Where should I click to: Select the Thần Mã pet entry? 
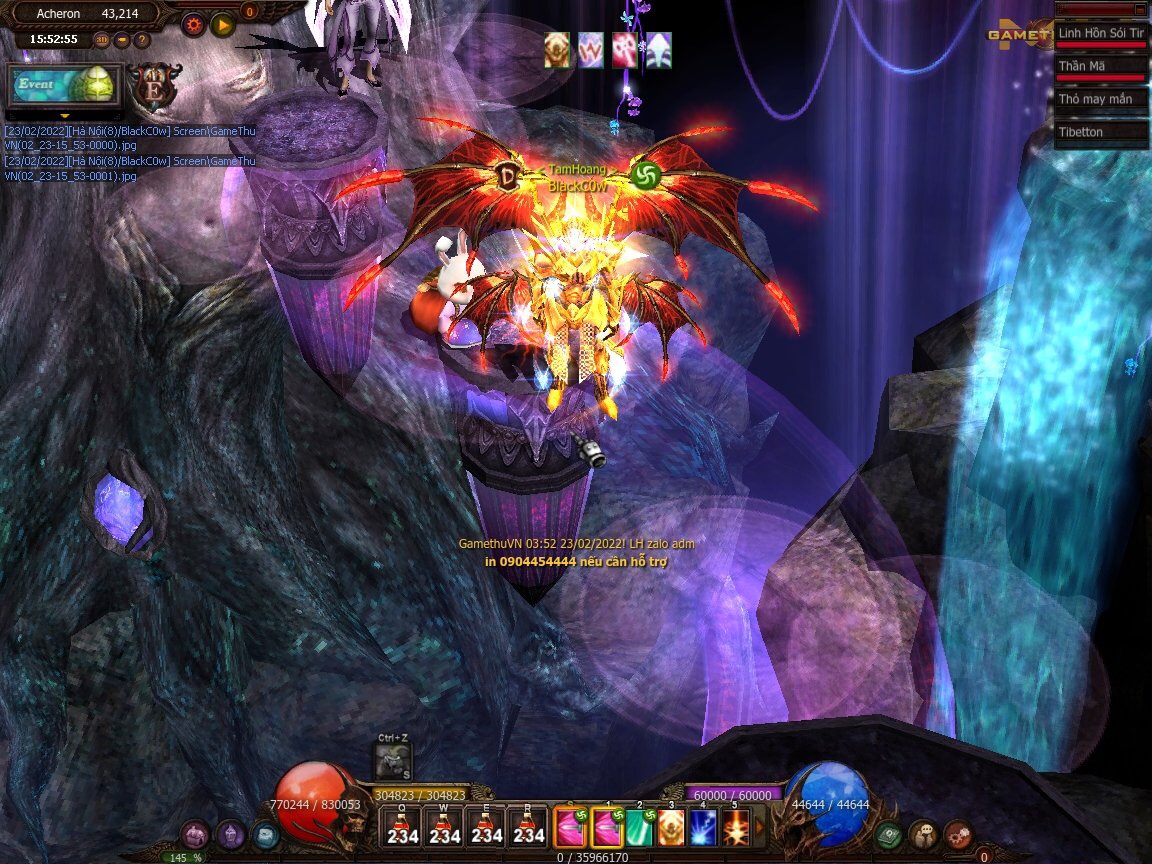[x=1100, y=67]
